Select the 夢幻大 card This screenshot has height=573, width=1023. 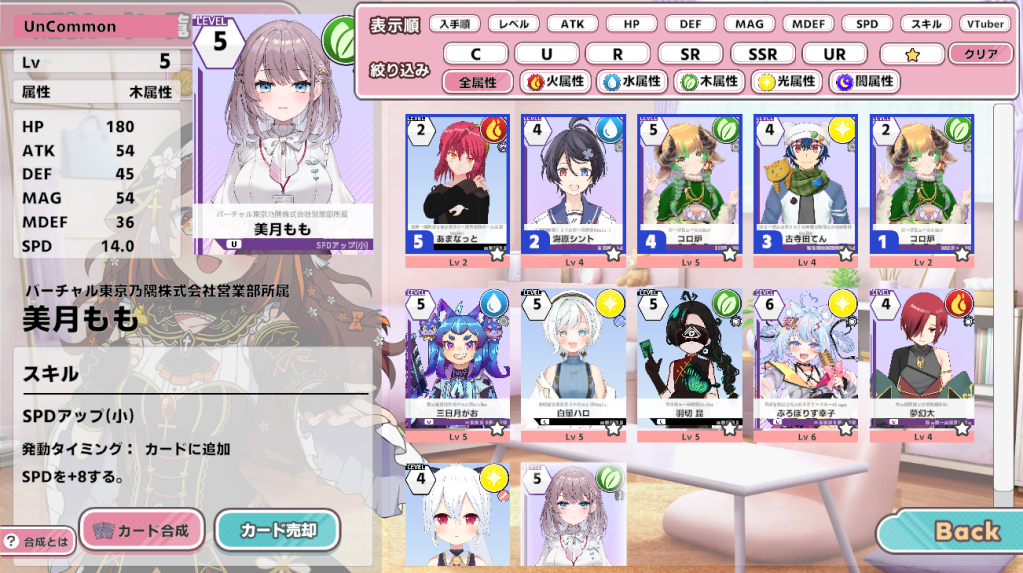pyautogui.click(x=922, y=365)
